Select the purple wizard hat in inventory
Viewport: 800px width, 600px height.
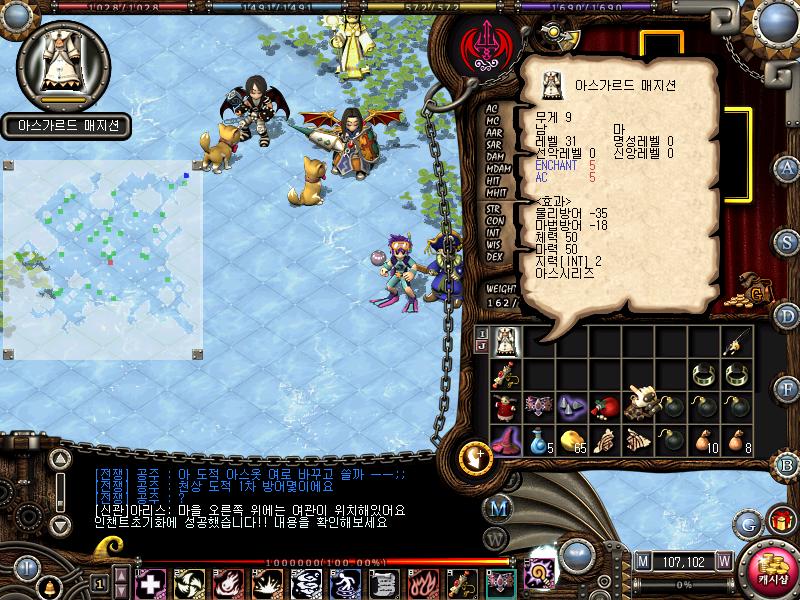click(x=507, y=440)
